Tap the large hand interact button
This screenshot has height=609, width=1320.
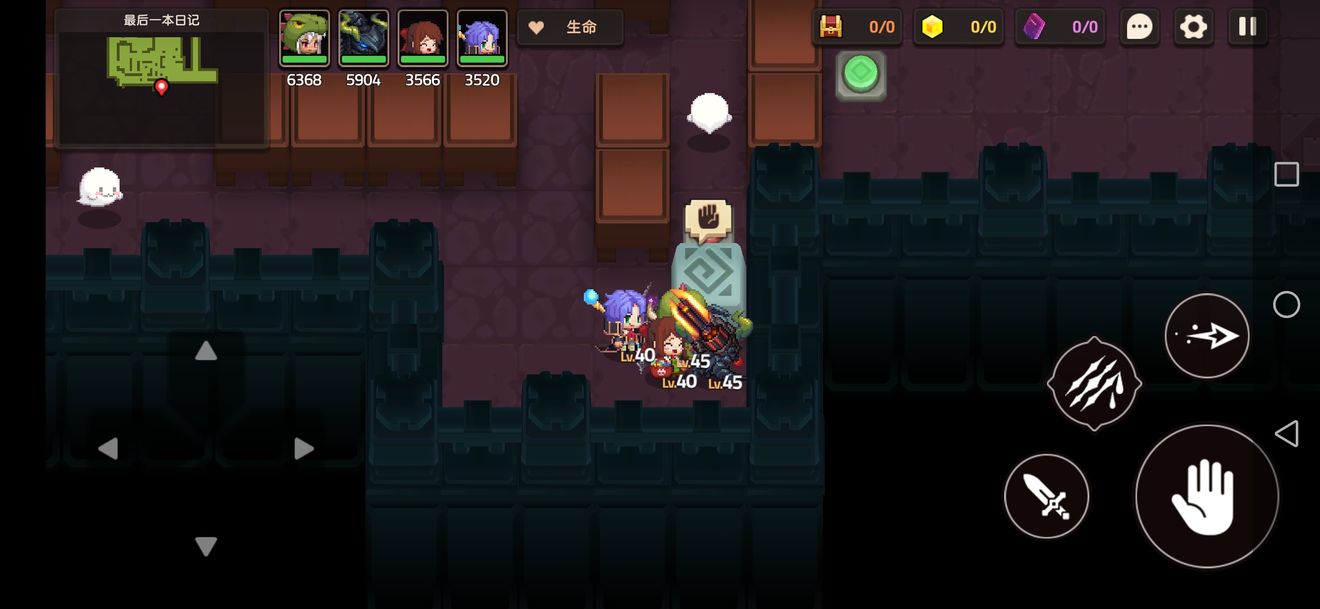click(1206, 496)
